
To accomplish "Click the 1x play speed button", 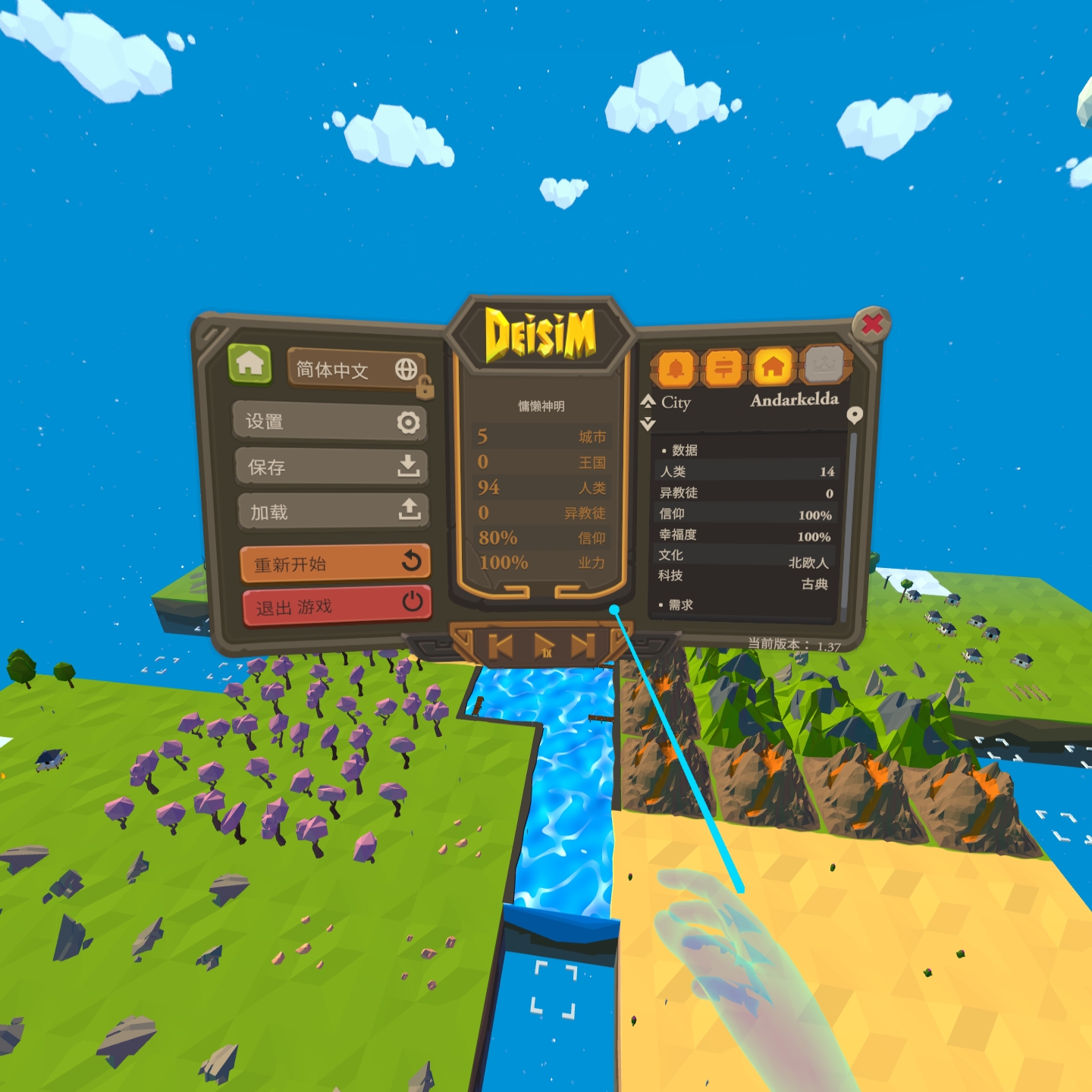I will 544,646.
